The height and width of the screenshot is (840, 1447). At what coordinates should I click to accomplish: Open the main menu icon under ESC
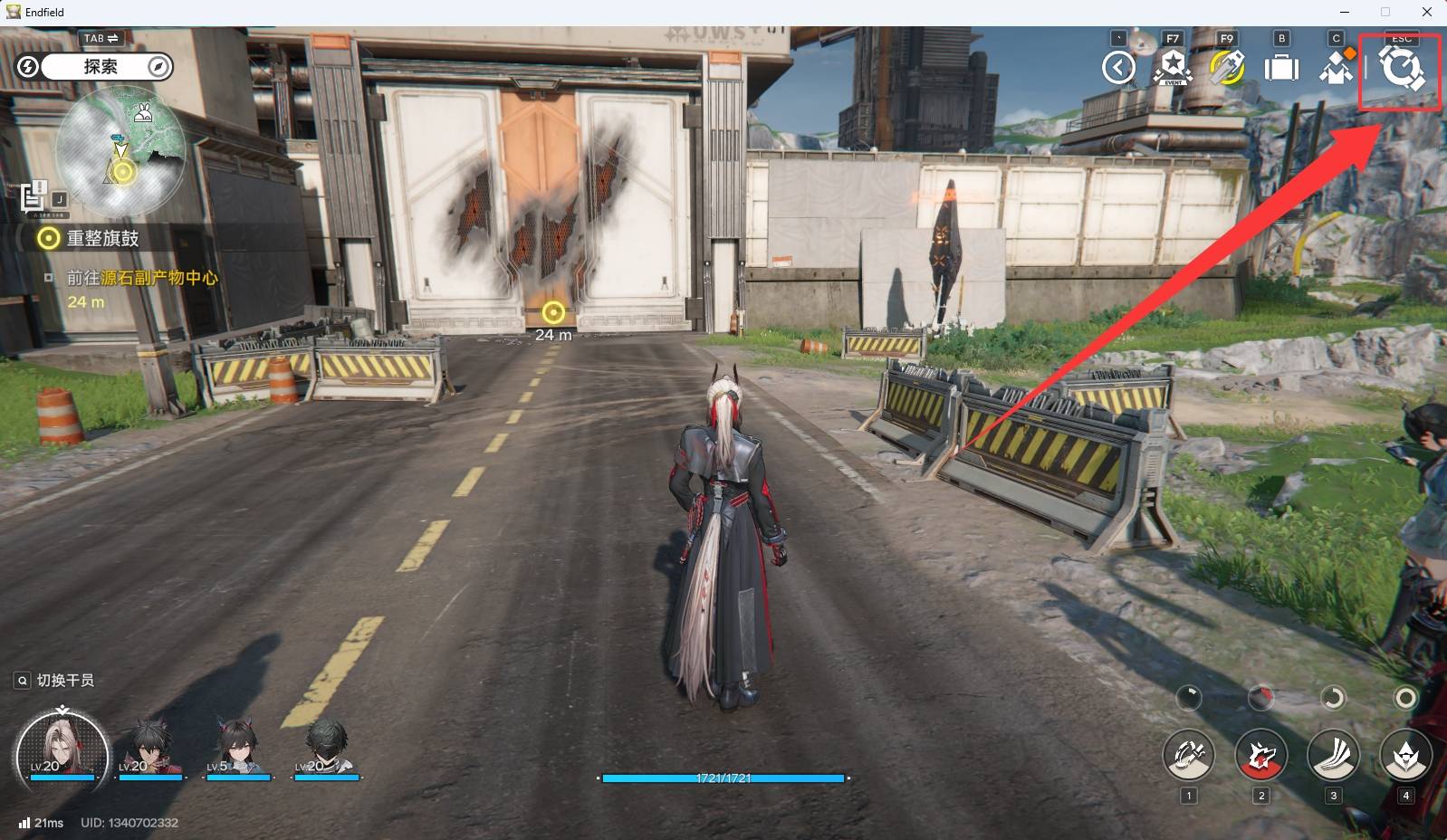coord(1400,69)
